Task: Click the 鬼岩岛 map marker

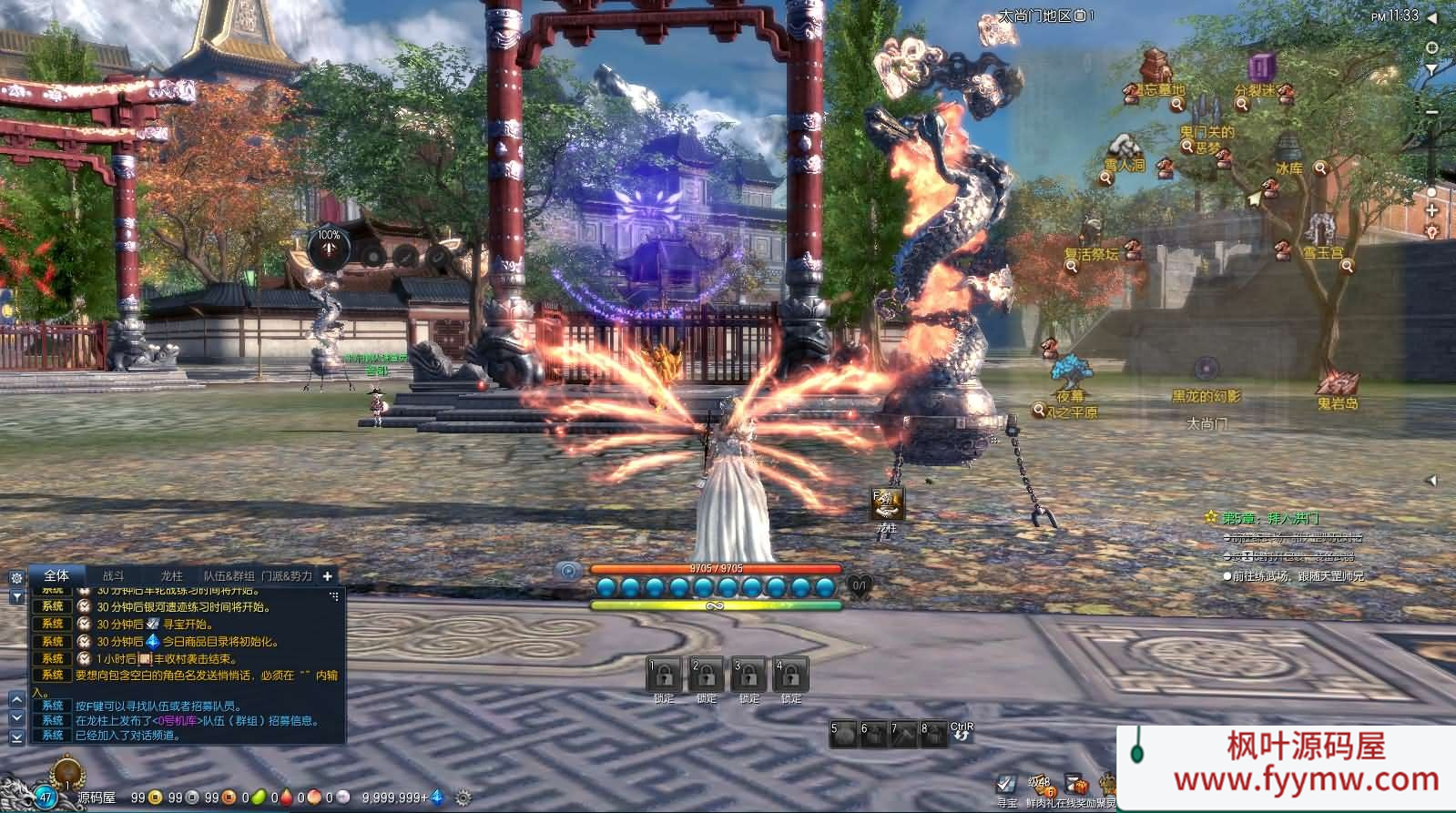Action: (1337, 402)
